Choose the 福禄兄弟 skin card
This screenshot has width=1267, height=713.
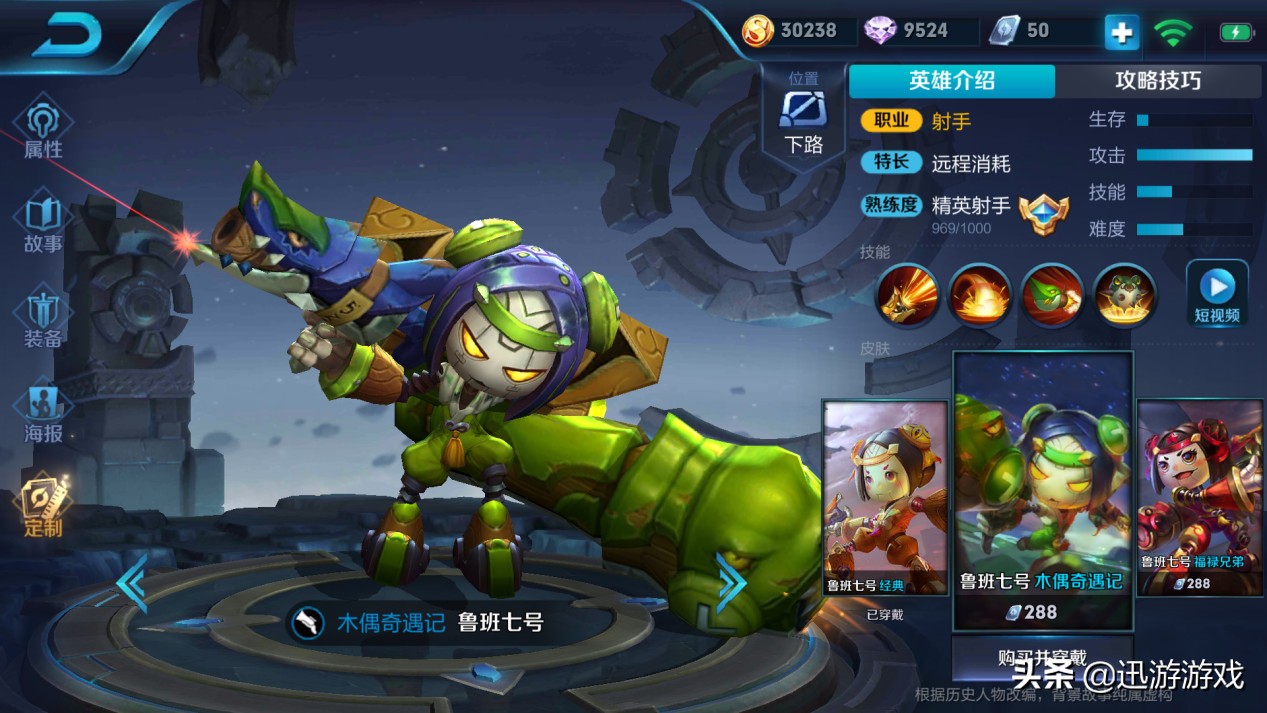click(x=1201, y=498)
